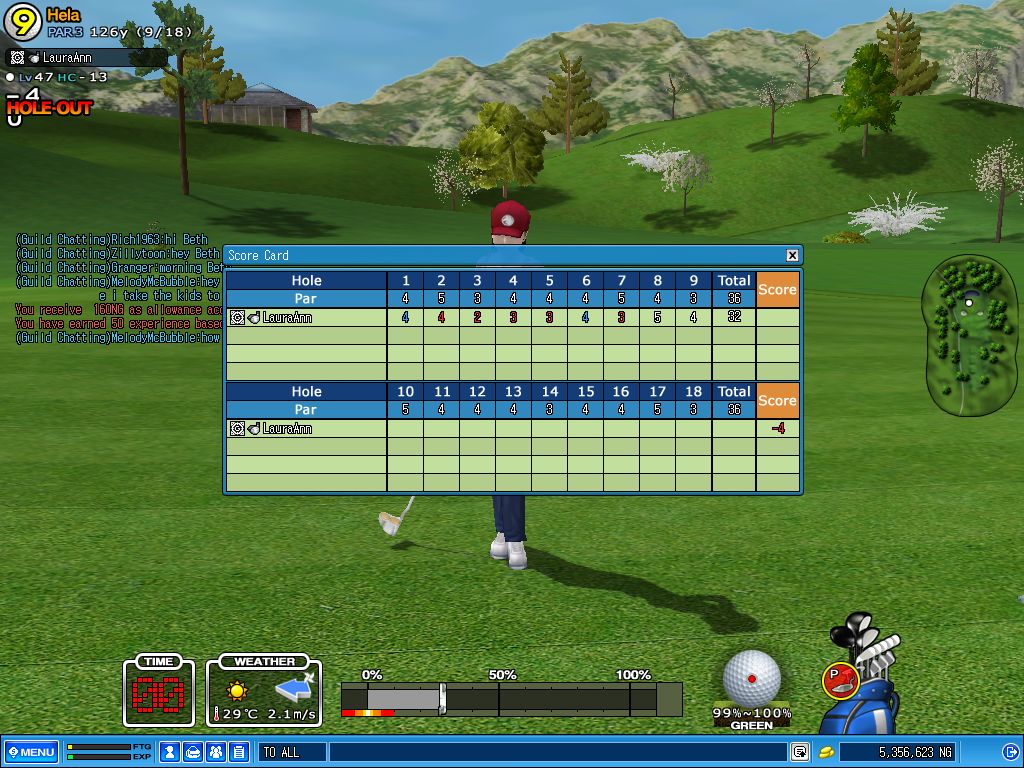Click the group of people icon
Image resolution: width=1024 pixels, height=768 pixels.
point(216,752)
